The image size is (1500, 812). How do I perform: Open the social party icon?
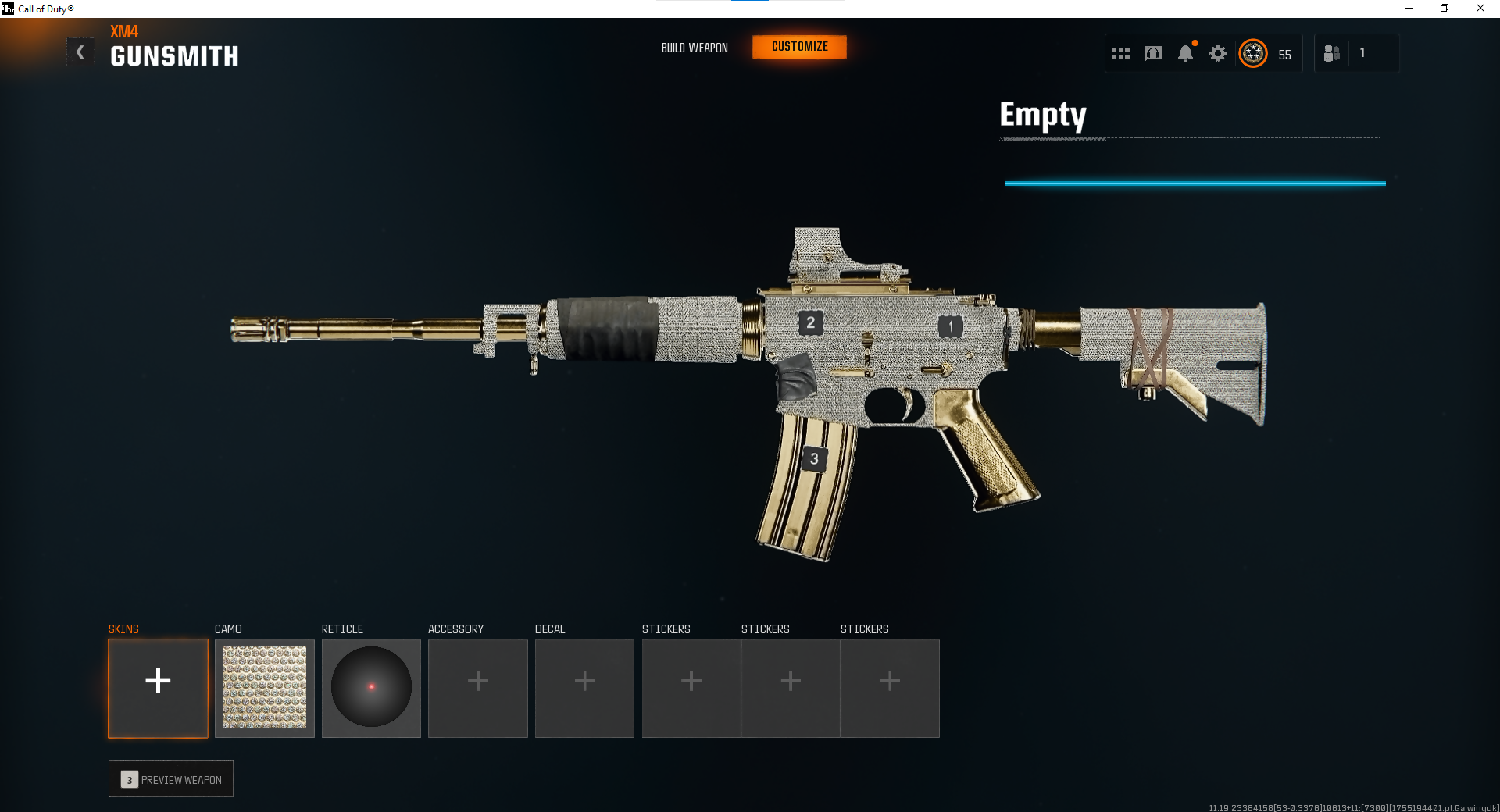click(1332, 53)
